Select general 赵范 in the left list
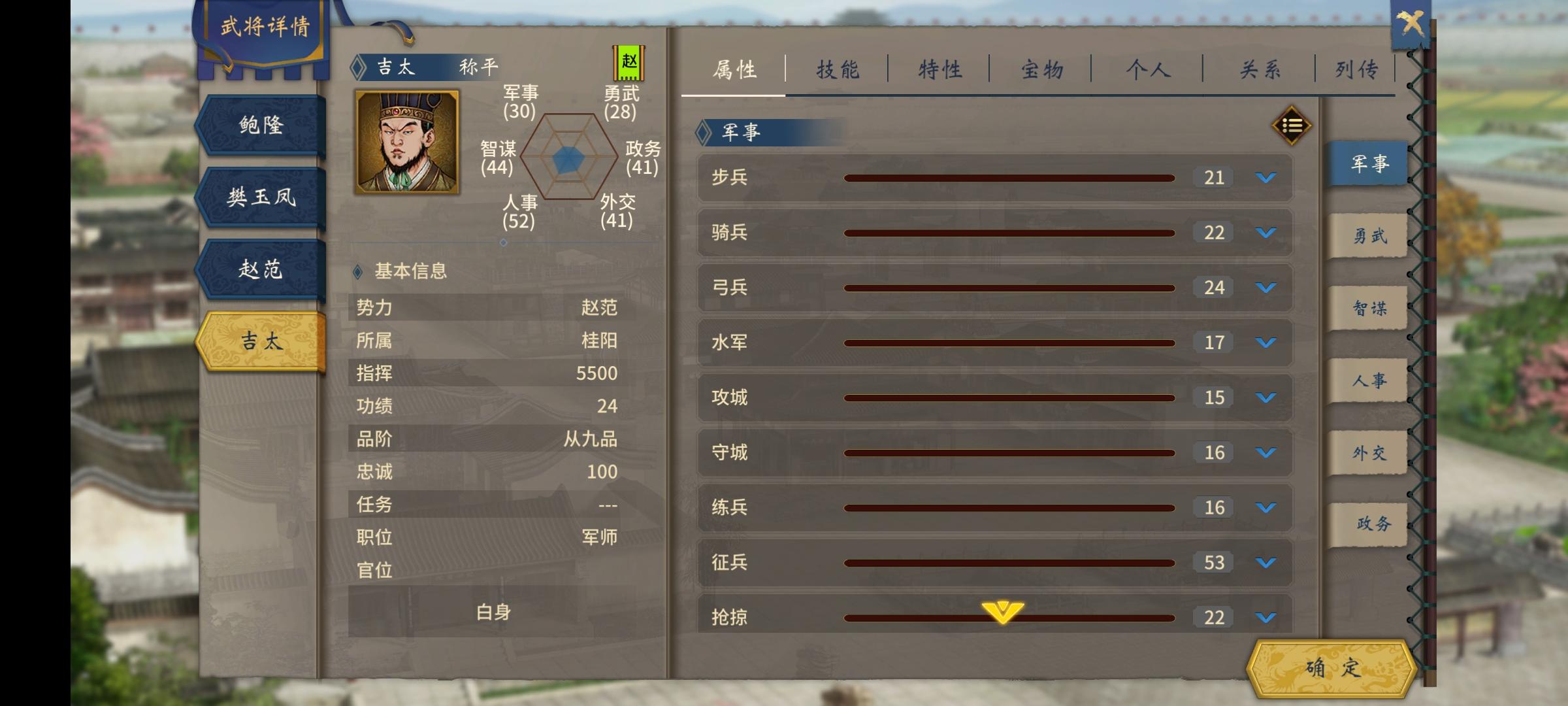Screen dimensions: 1568x706 coord(260,268)
